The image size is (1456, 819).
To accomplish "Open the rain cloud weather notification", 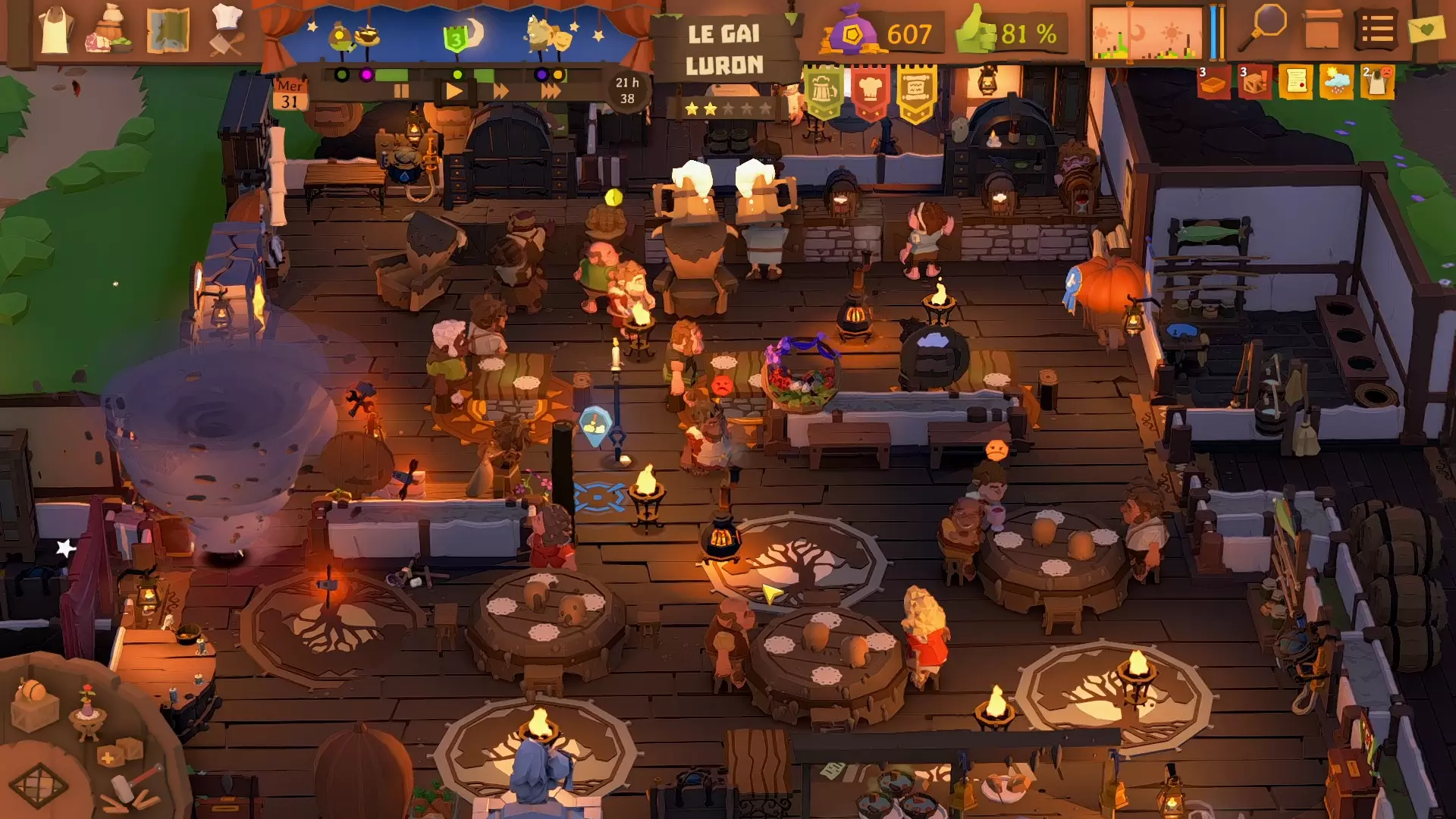I will 1335,82.
